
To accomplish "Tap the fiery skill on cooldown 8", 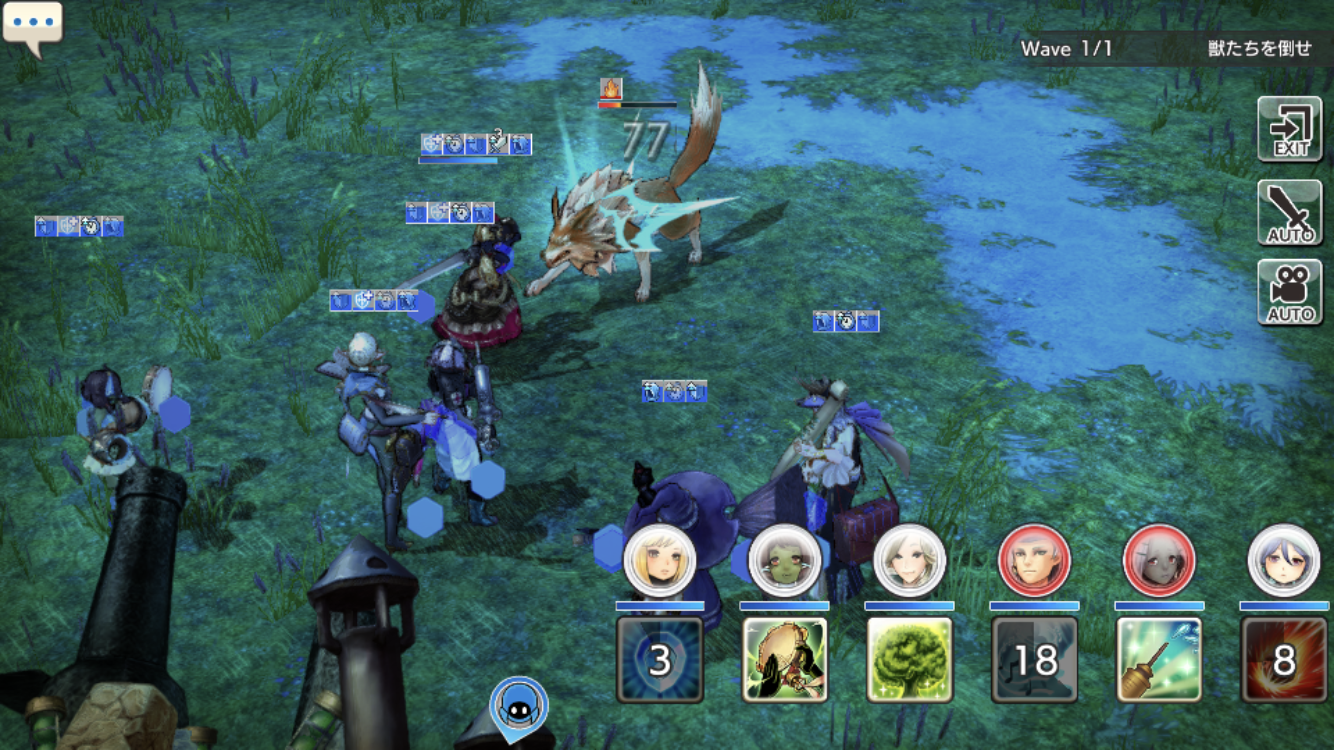I will coord(1284,659).
